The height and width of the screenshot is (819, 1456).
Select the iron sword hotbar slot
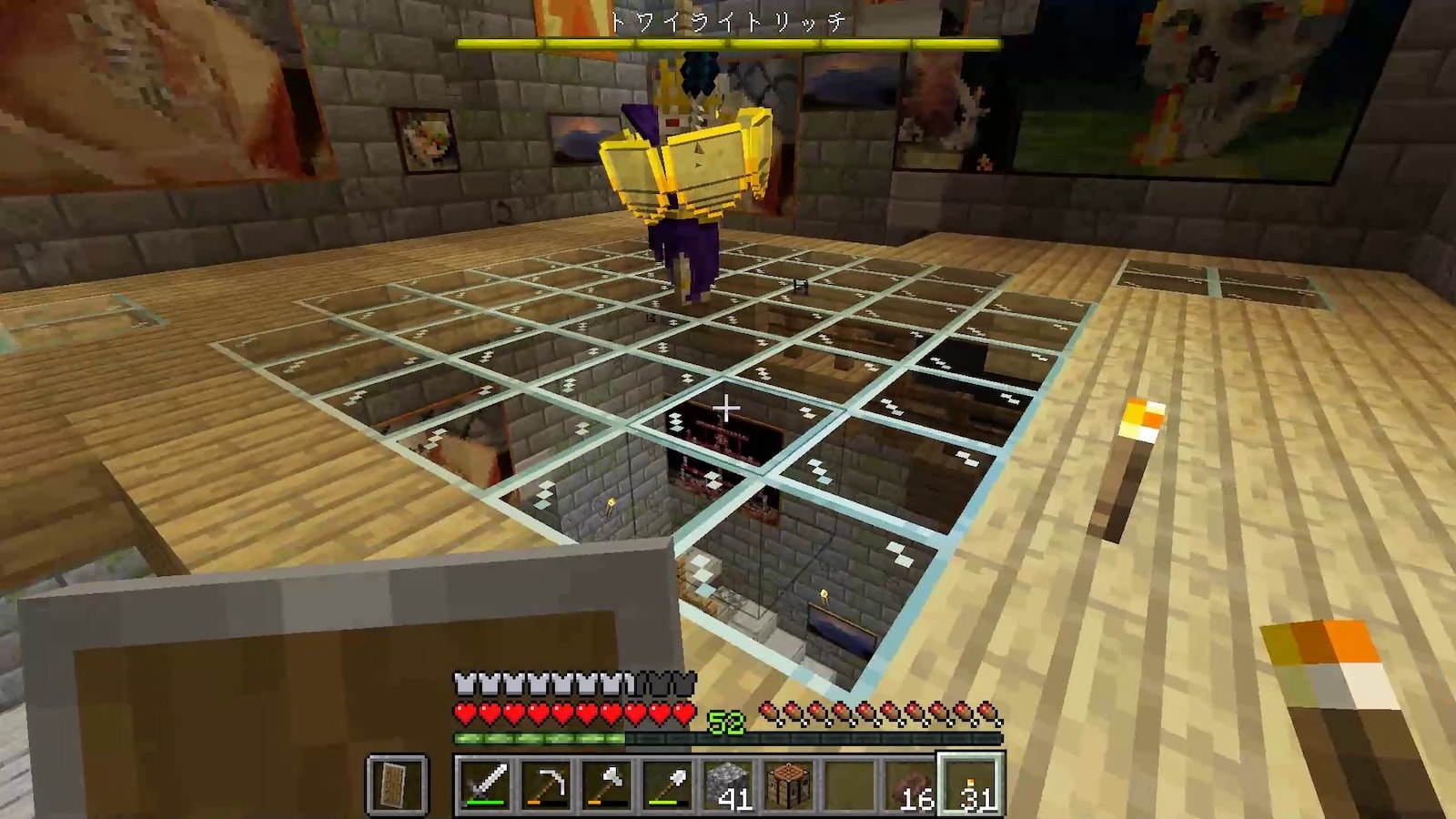486,784
